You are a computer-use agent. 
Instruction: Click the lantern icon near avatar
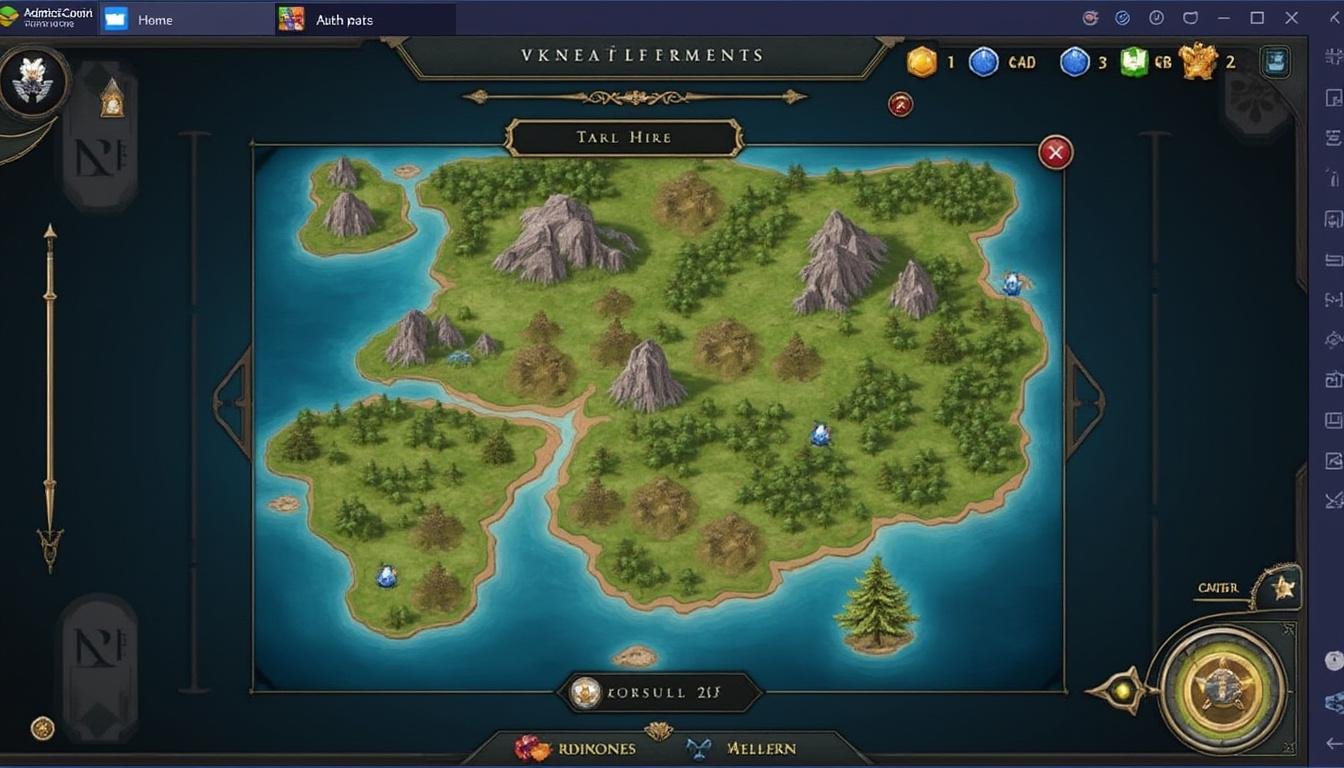112,98
